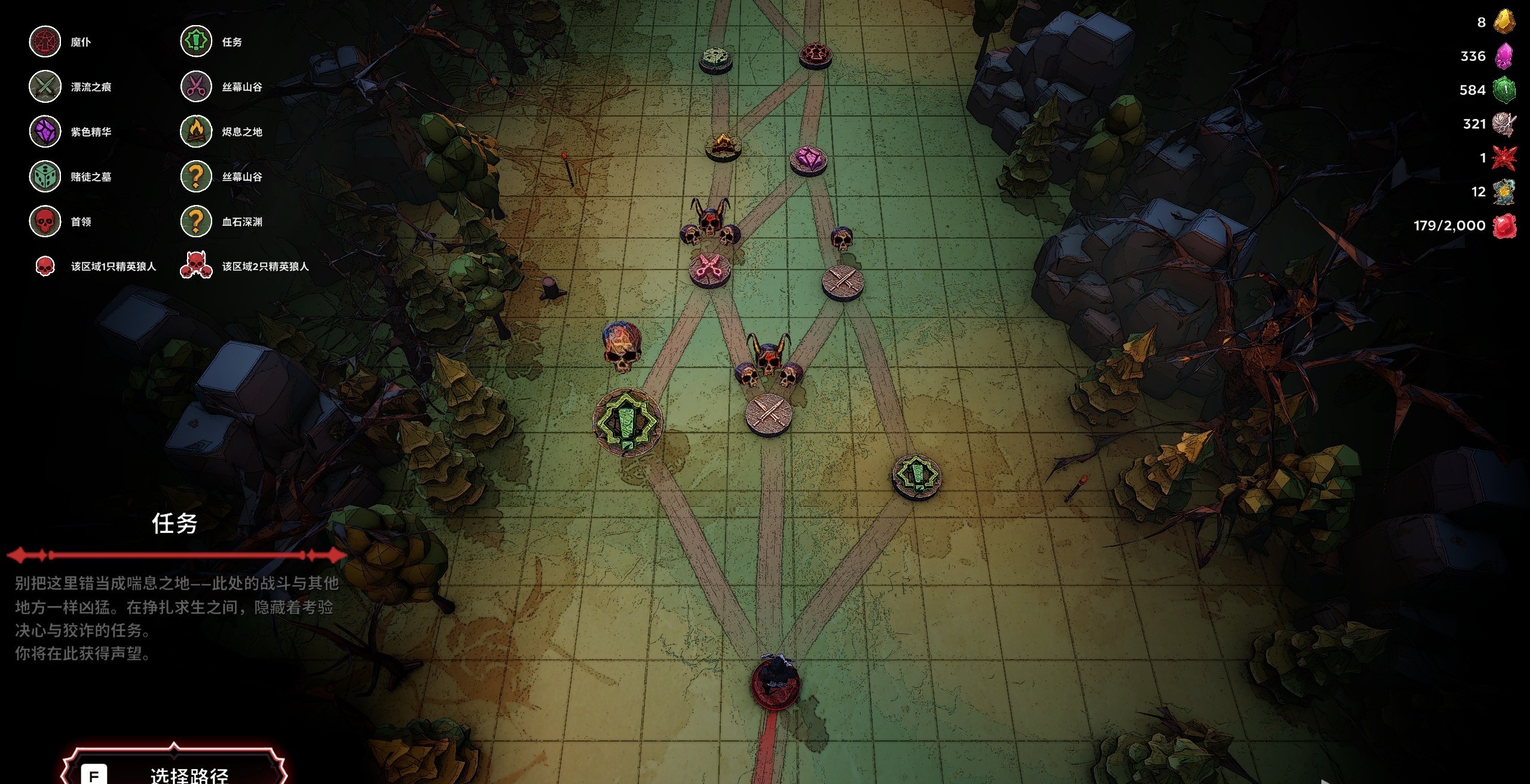Pick the crossed swords node under the horned skull trio
Viewport: 1530px width, 784px height.
[768, 413]
